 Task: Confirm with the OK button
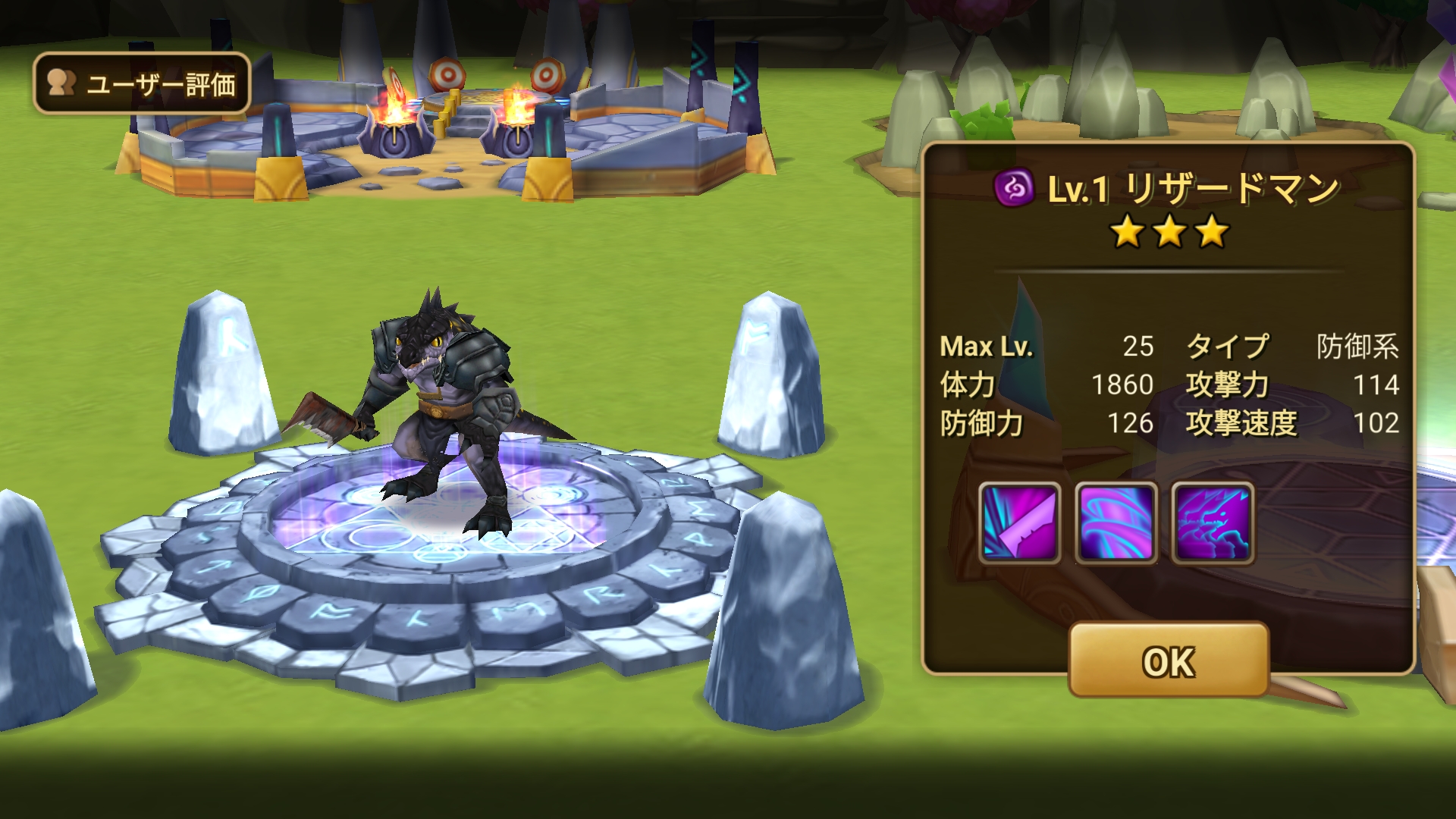[1169, 661]
